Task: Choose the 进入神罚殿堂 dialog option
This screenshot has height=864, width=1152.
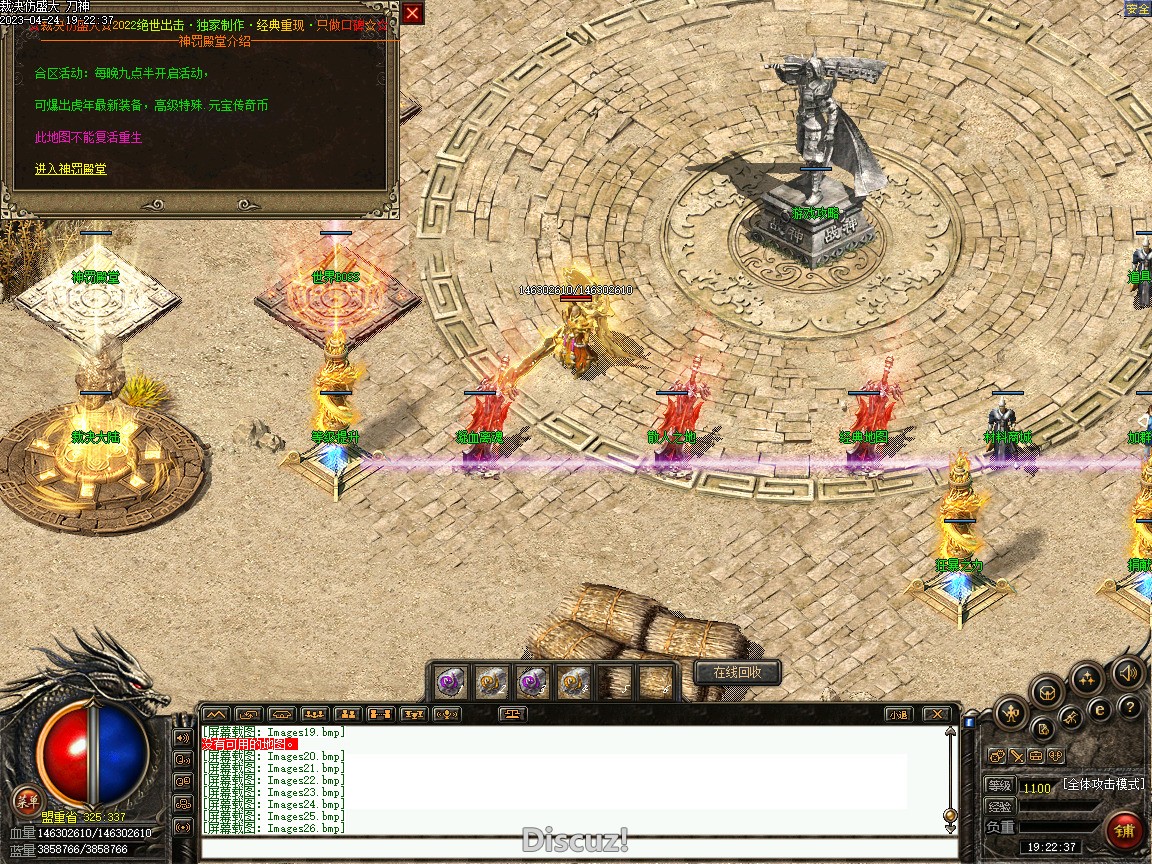Action: (70, 169)
